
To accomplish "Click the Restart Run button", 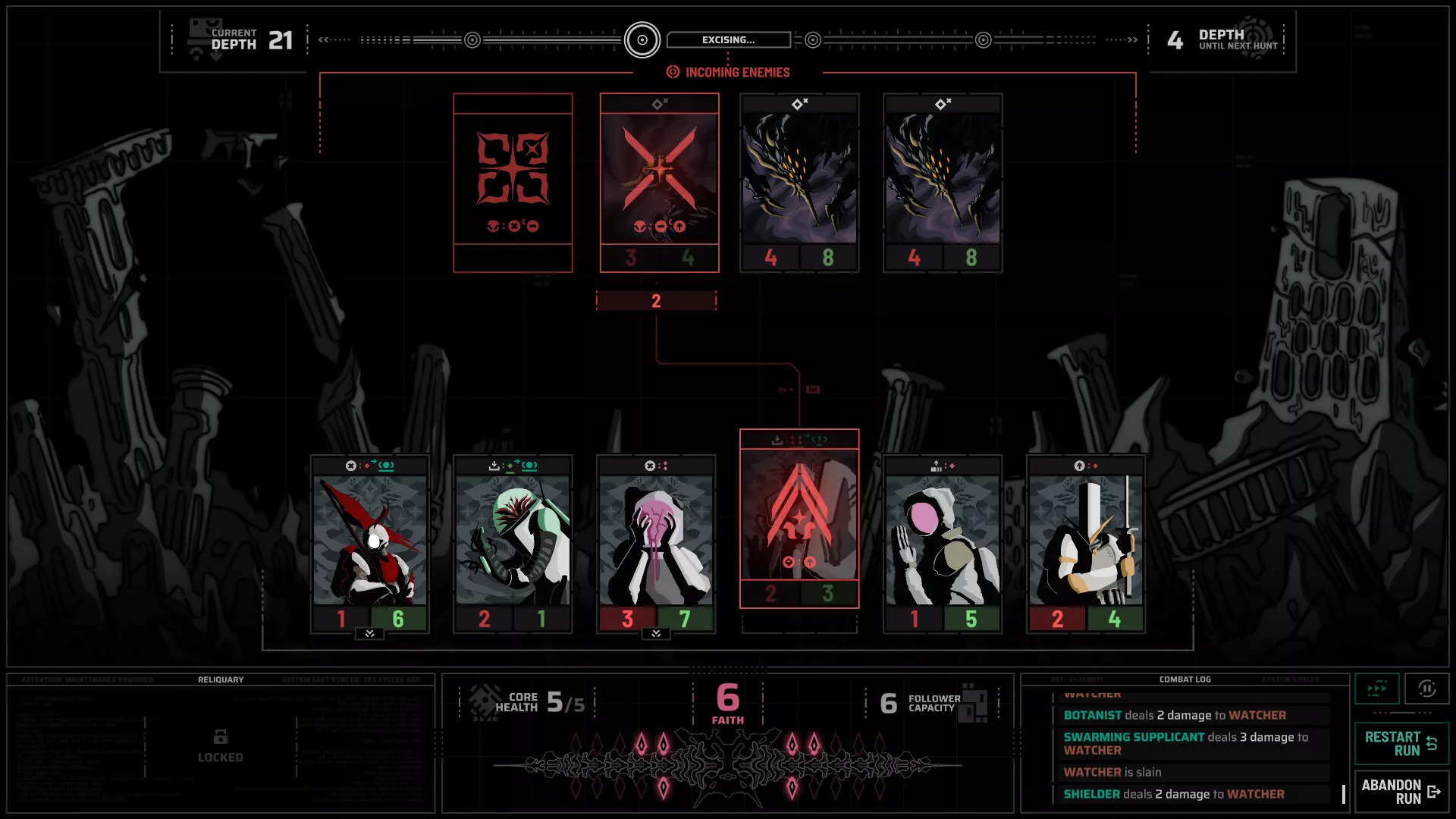I will [x=1401, y=743].
